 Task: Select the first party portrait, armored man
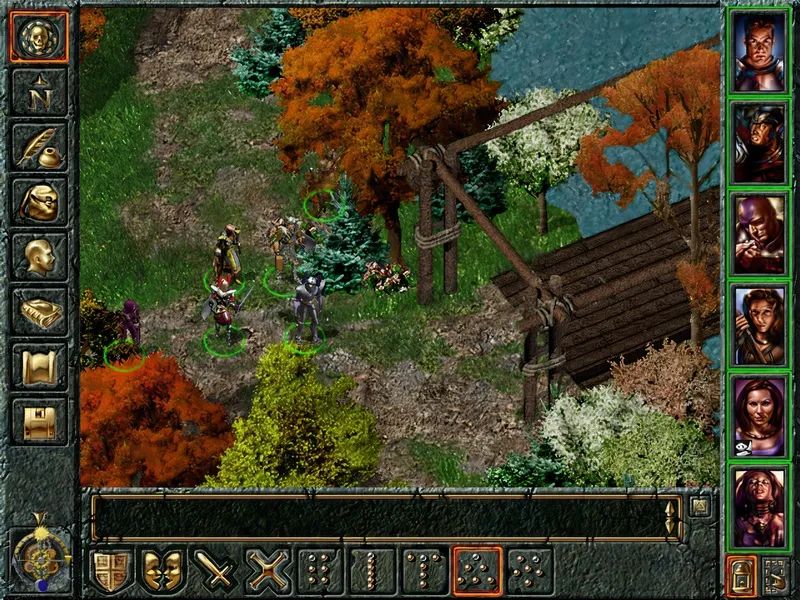pyautogui.click(x=759, y=52)
